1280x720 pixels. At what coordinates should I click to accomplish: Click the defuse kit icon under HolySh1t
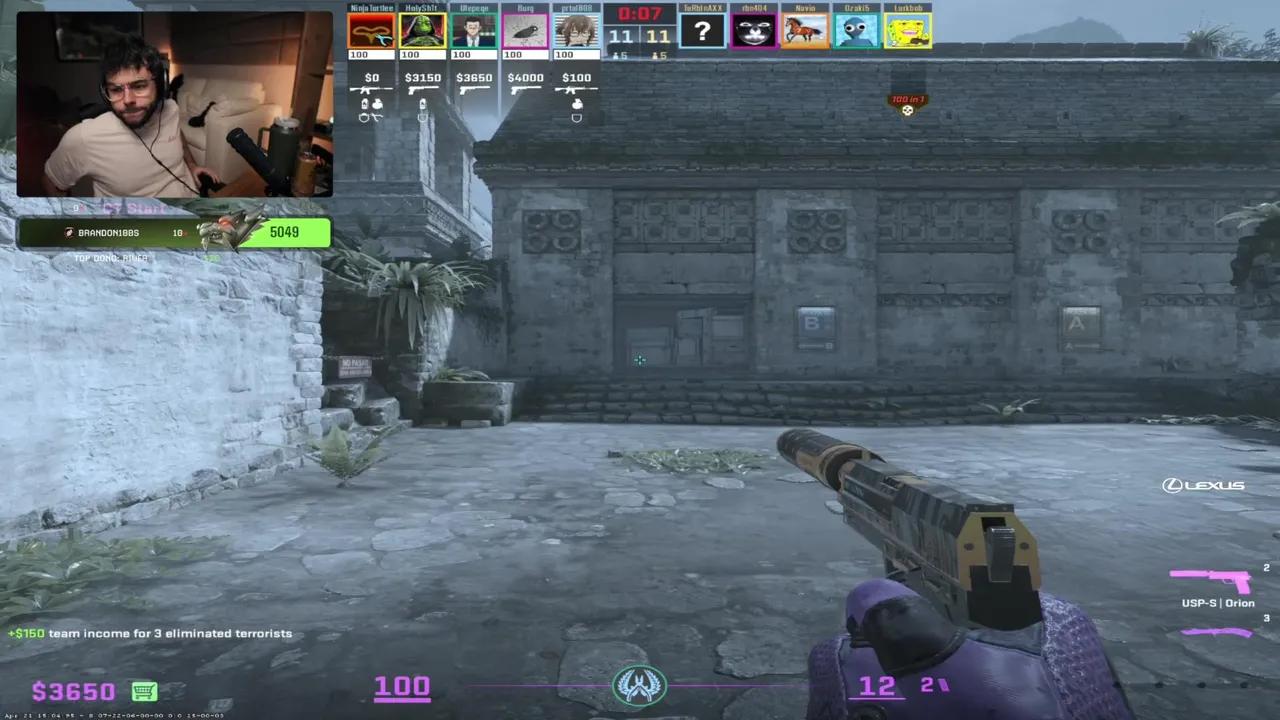[422, 117]
